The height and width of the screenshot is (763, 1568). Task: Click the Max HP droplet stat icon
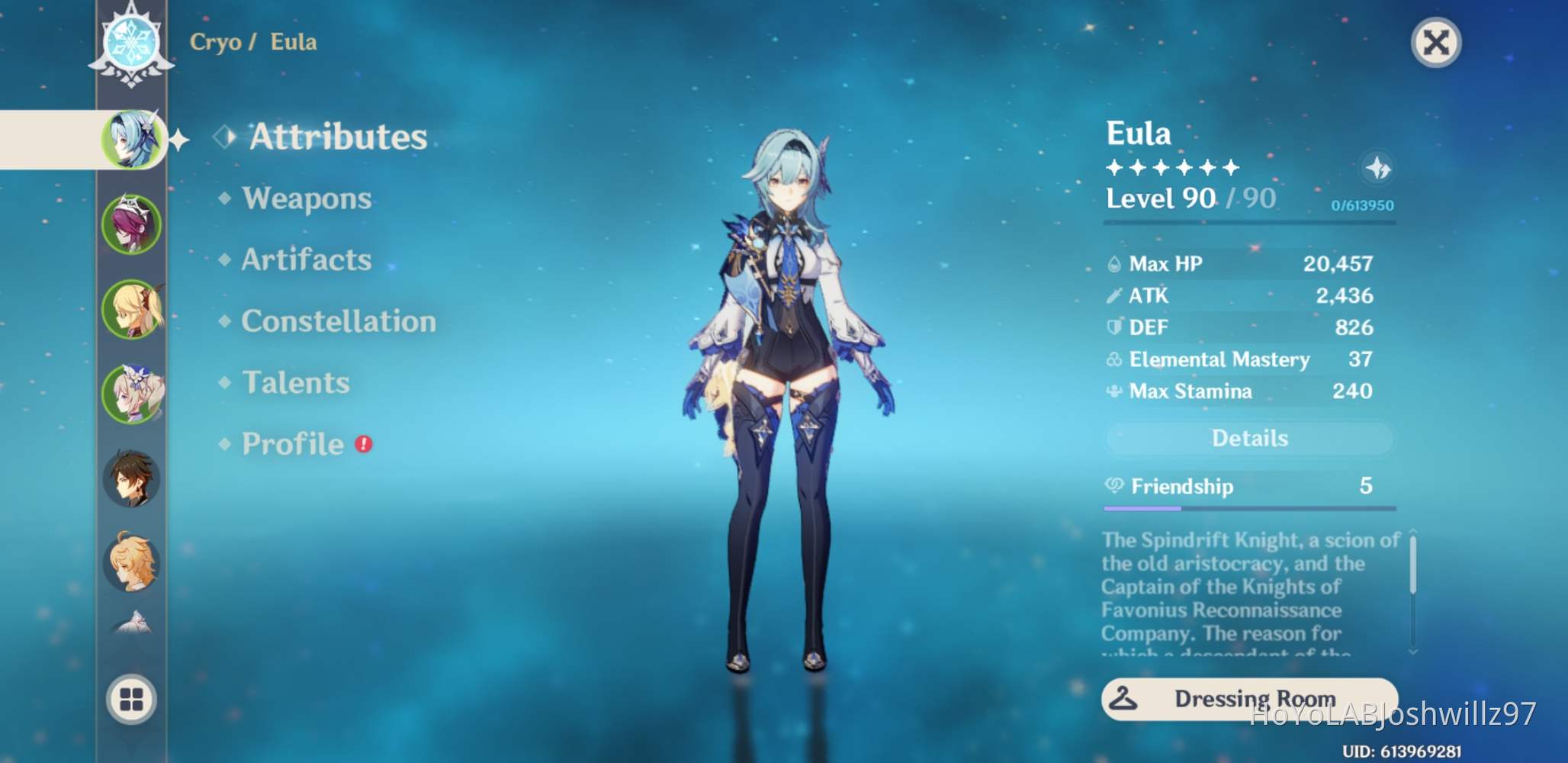point(1116,262)
